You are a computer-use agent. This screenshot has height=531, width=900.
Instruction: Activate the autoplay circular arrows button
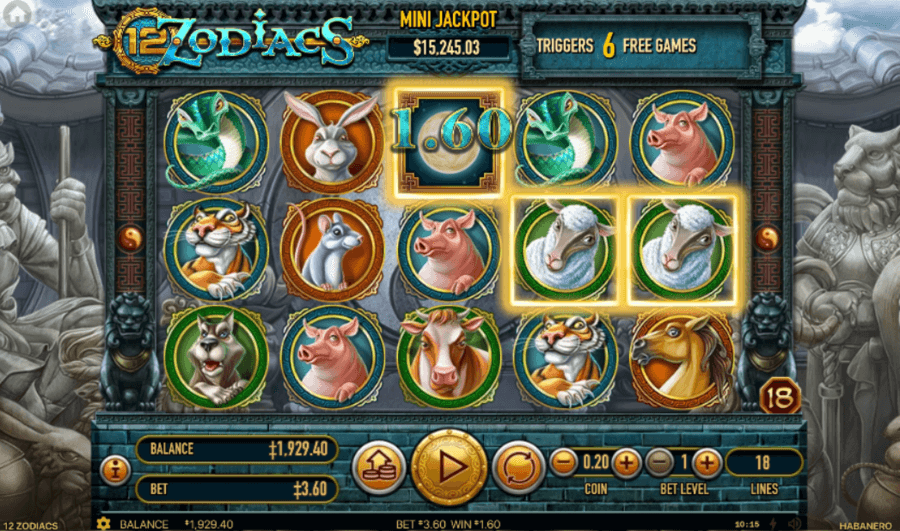(x=518, y=467)
